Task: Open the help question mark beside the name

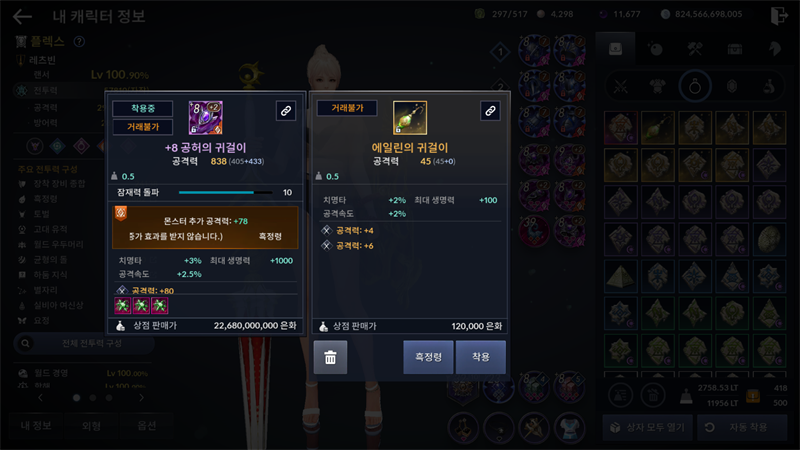Action: coord(79,42)
